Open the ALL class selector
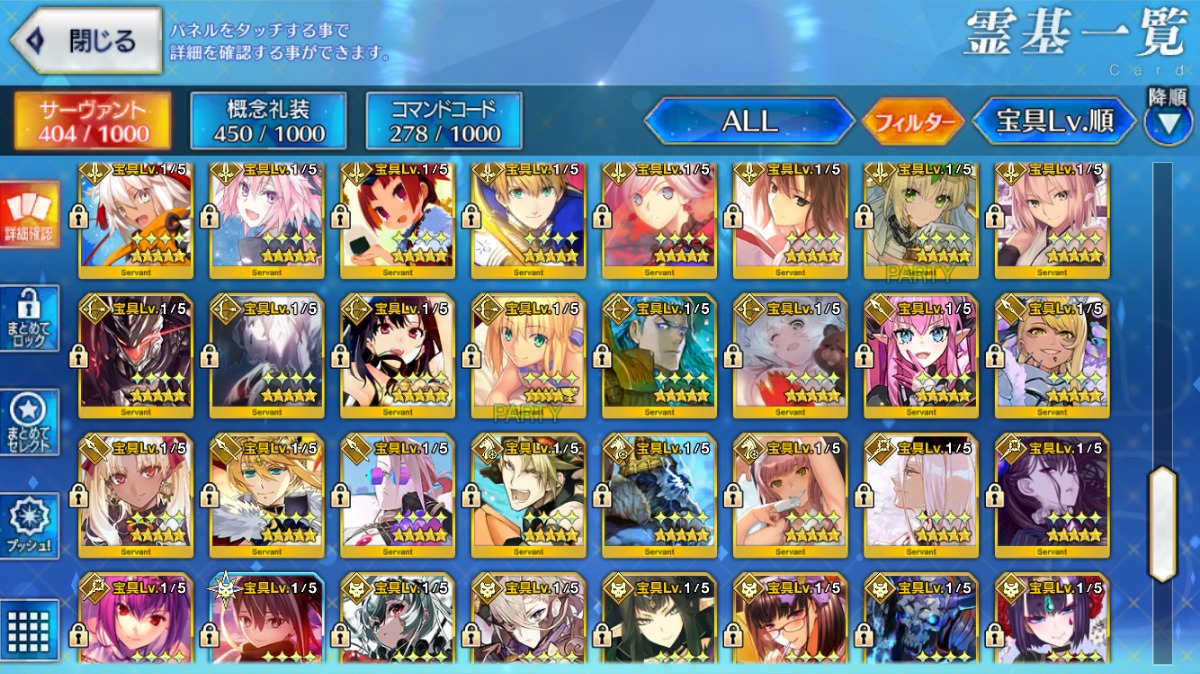Viewport: 1200px width, 674px height. coord(749,122)
